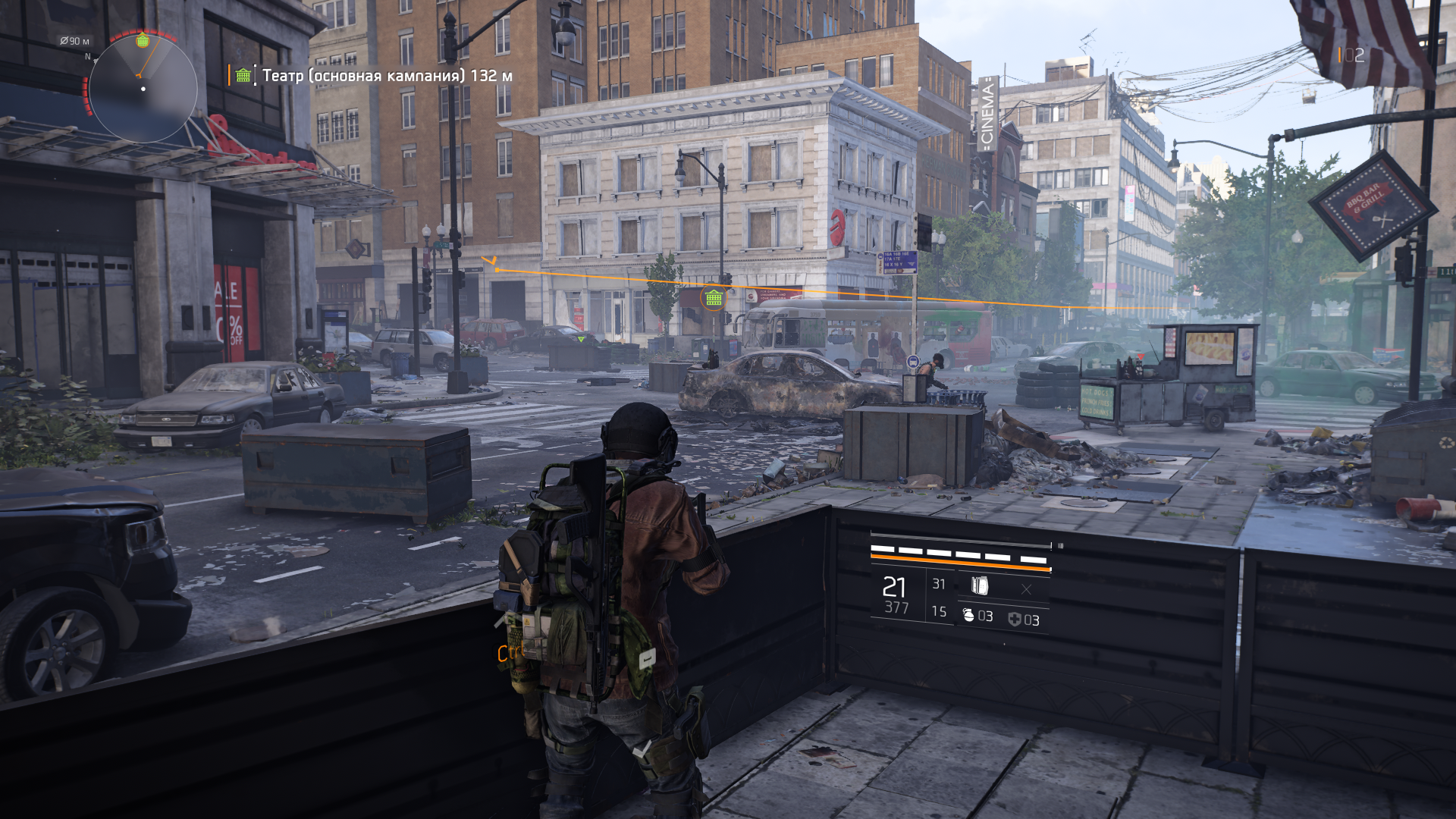1456x819 pixels.
Task: Select the empty second skill slot
Action: (x=1026, y=589)
